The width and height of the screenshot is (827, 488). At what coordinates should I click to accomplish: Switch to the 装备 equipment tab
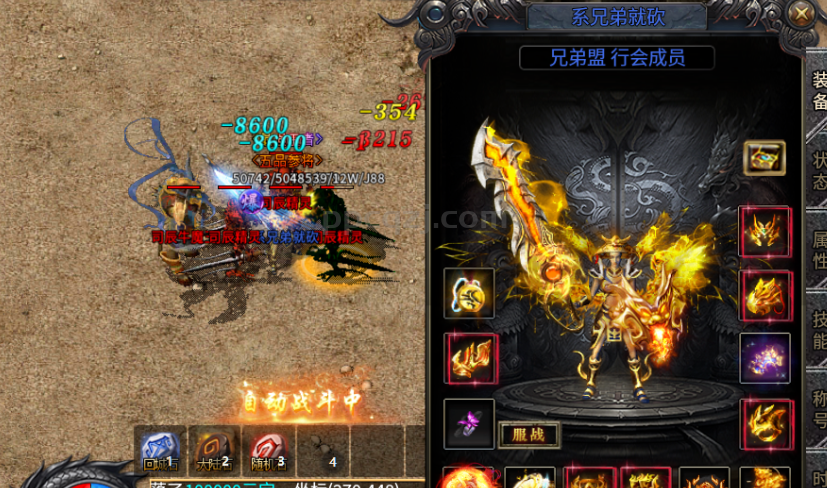tap(818, 90)
